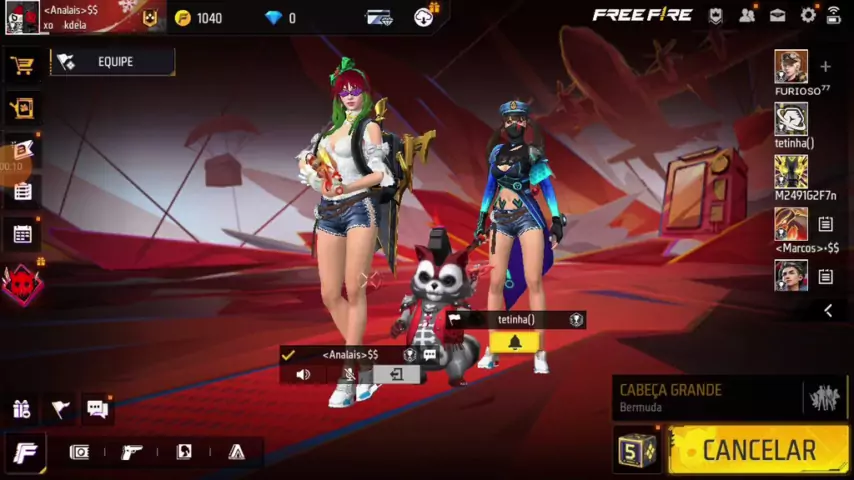Cancel matchmaking with the CANCELAR button
854x480 pixels.
[759, 450]
